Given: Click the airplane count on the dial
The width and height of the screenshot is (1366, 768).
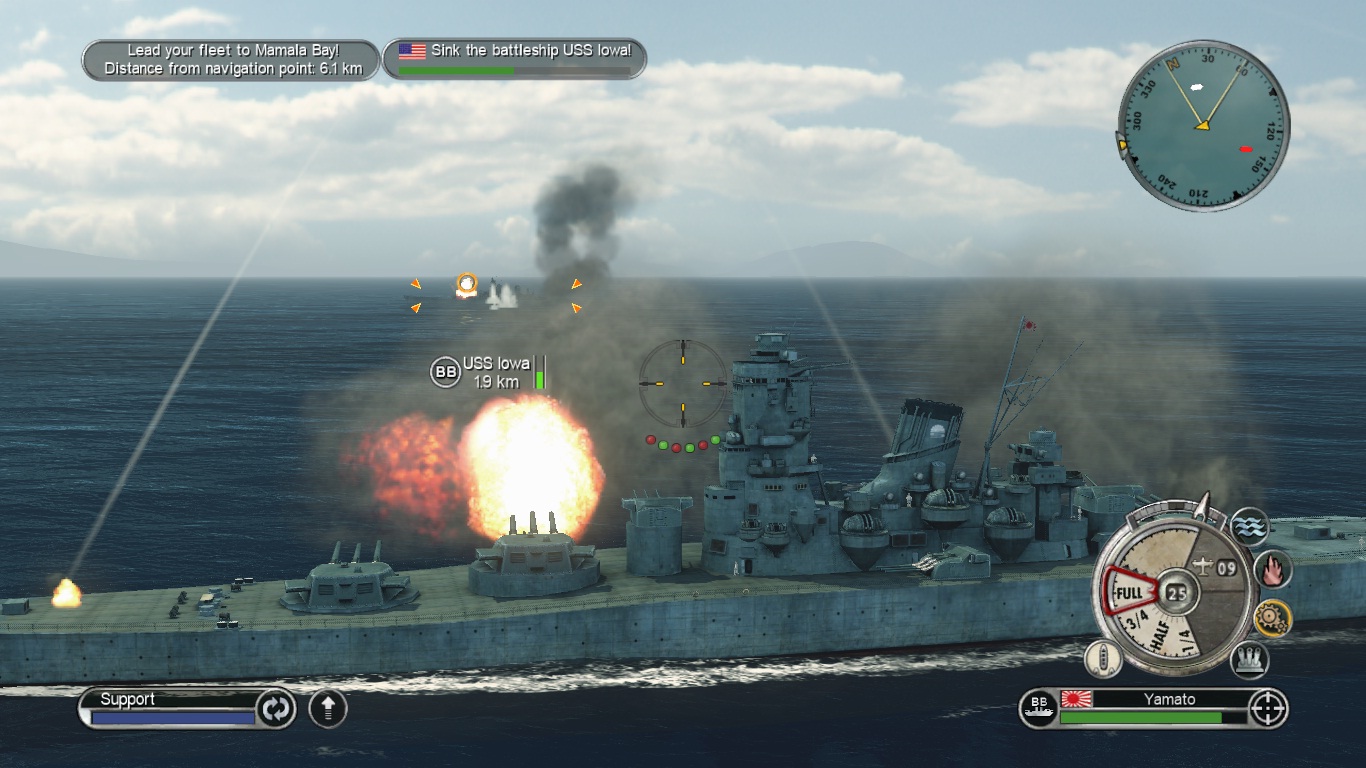Looking at the screenshot, I should (x=1217, y=569).
